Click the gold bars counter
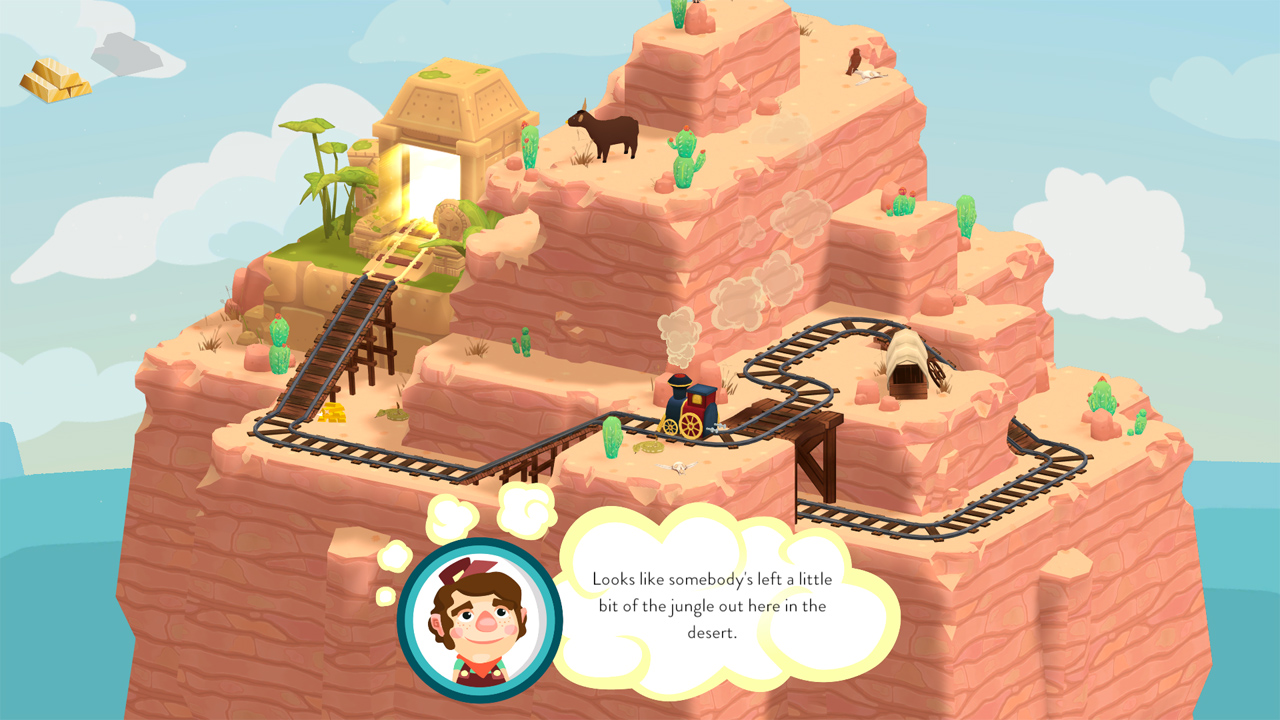Screen dimensions: 1280x720 coord(45,72)
